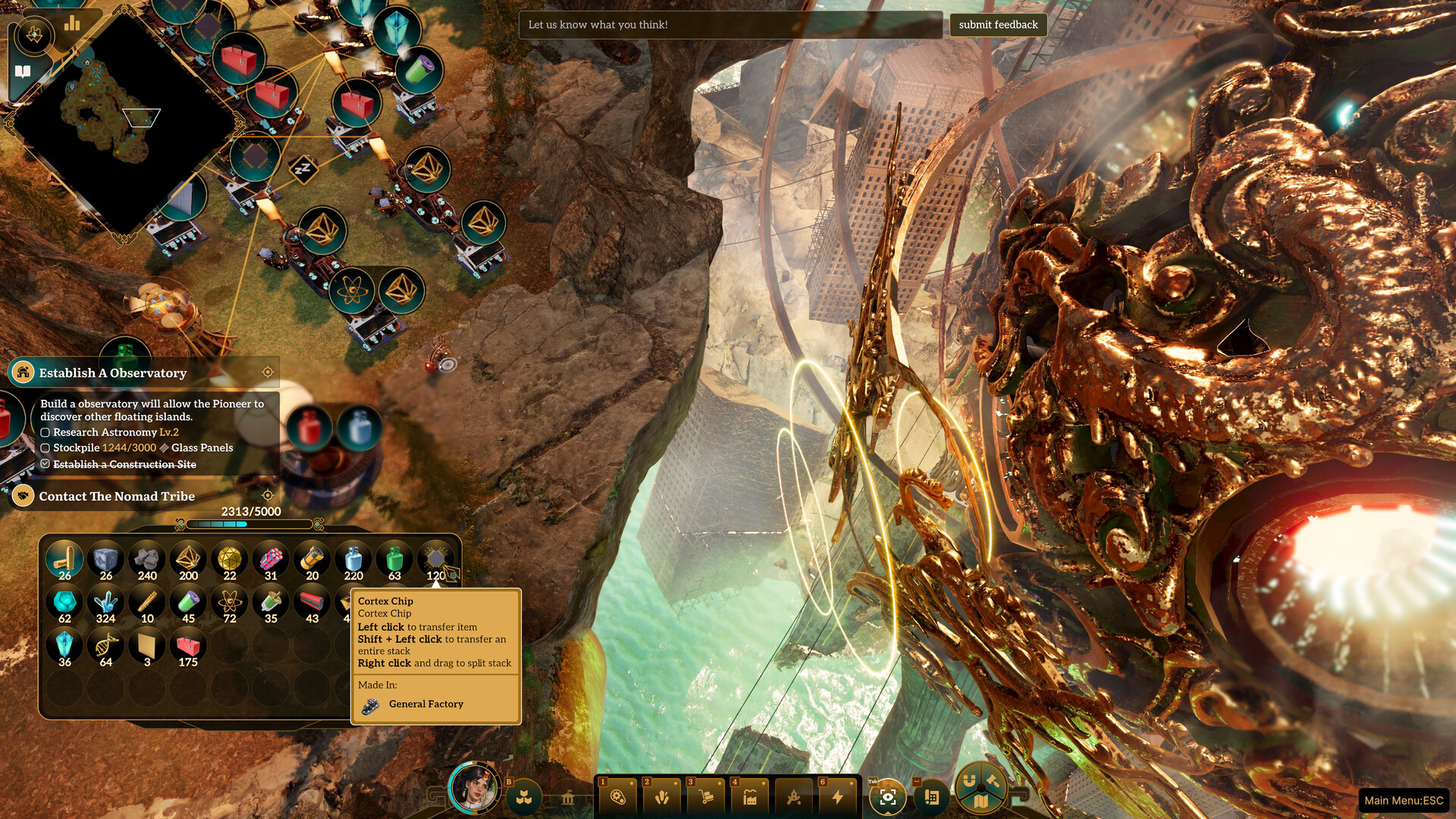Focus the feedback text field
The width and height of the screenshot is (1456, 819).
(730, 25)
